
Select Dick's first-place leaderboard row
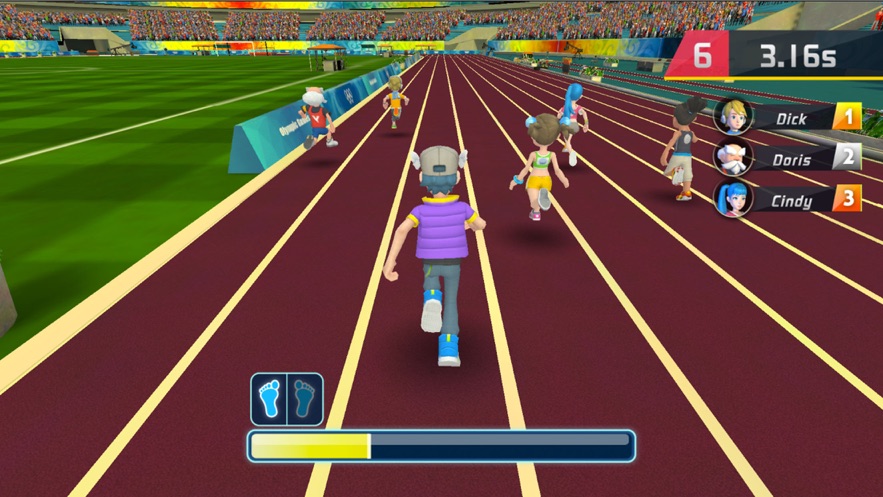coord(788,118)
